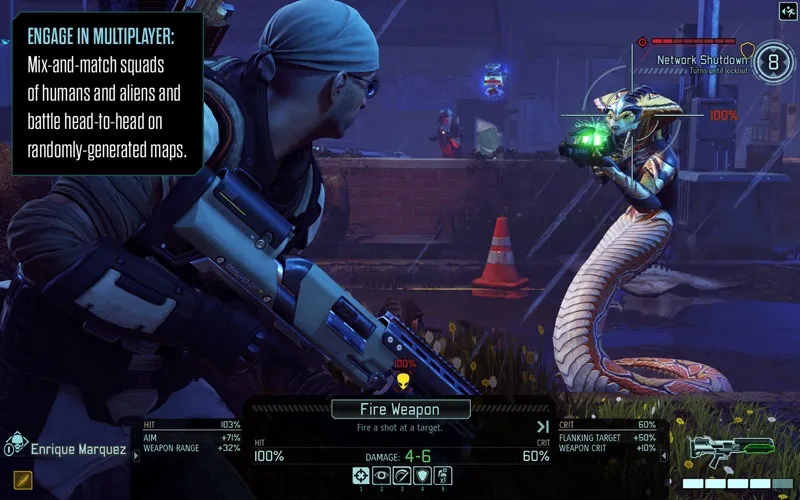800x500 pixels.
Task: Select the yellow alien head target marker
Action: click(x=403, y=381)
